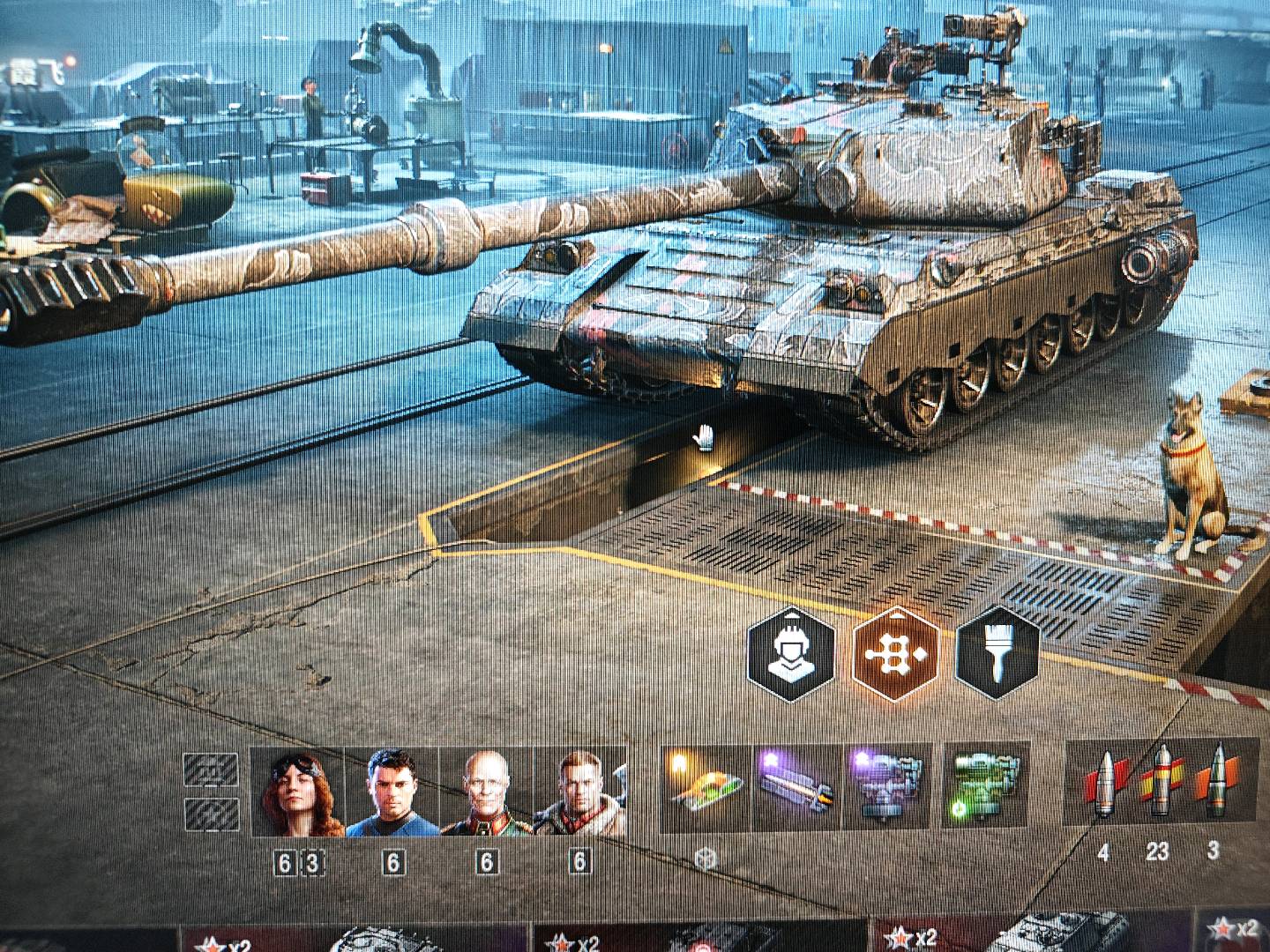Viewport: 1270px width, 952px height.
Task: Select the crew member wearing the fur-collar jacket
Action: (579, 792)
